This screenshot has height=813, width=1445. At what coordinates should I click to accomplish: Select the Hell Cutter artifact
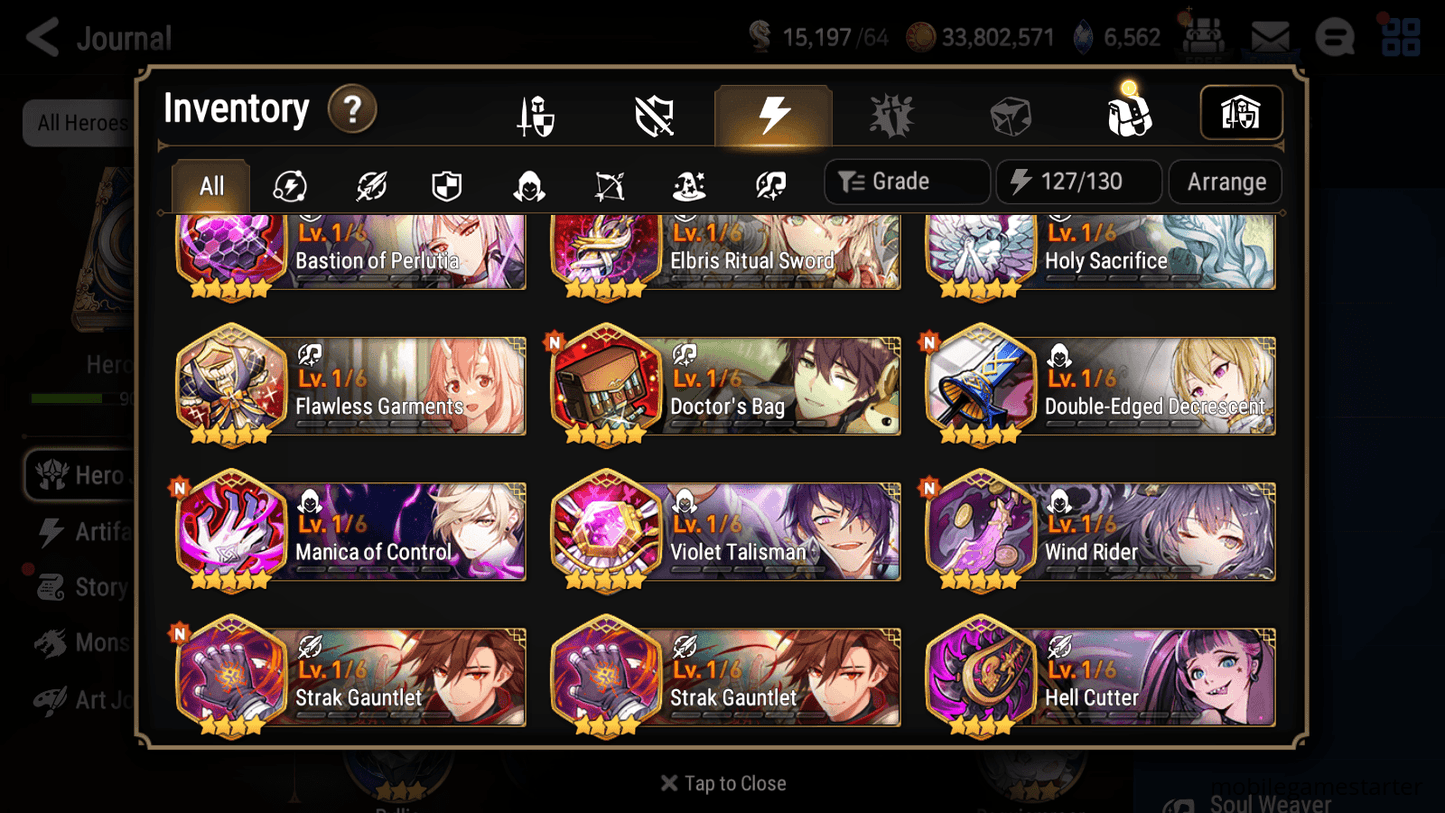pyautogui.click(x=1100, y=677)
